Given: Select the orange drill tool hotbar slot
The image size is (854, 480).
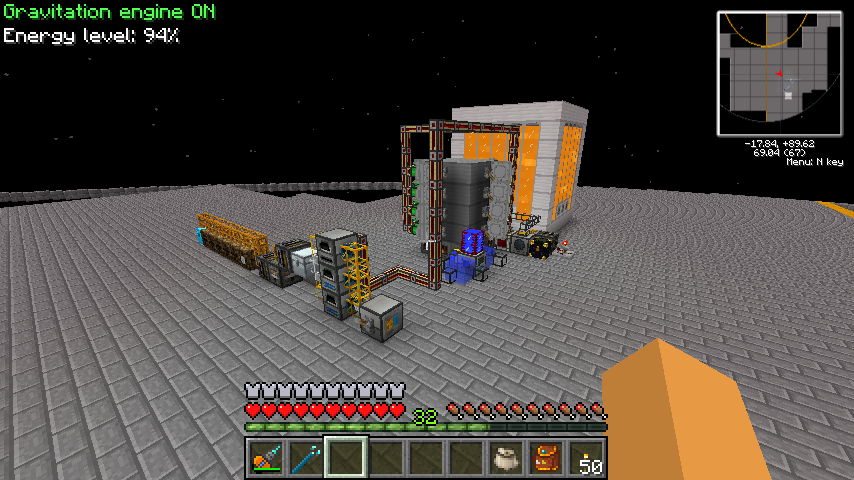Looking at the screenshot, I should click(266, 459).
